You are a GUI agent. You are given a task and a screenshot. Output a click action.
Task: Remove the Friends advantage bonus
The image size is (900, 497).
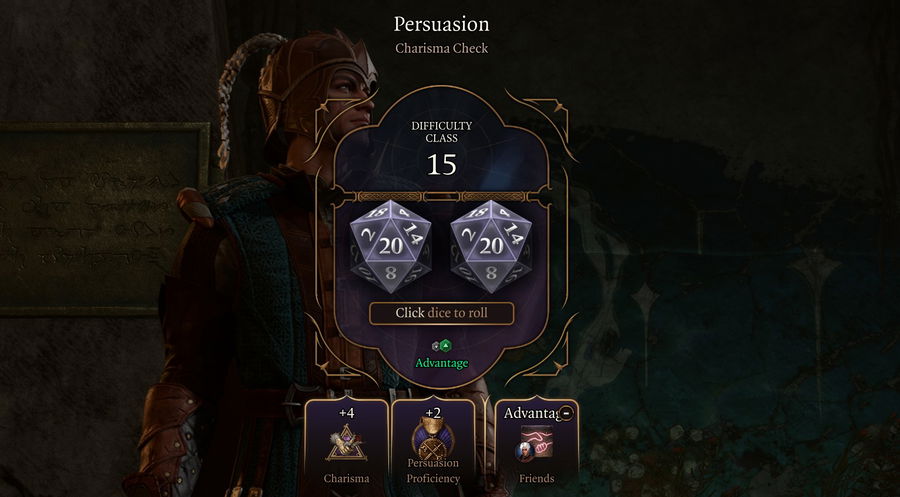(x=566, y=413)
